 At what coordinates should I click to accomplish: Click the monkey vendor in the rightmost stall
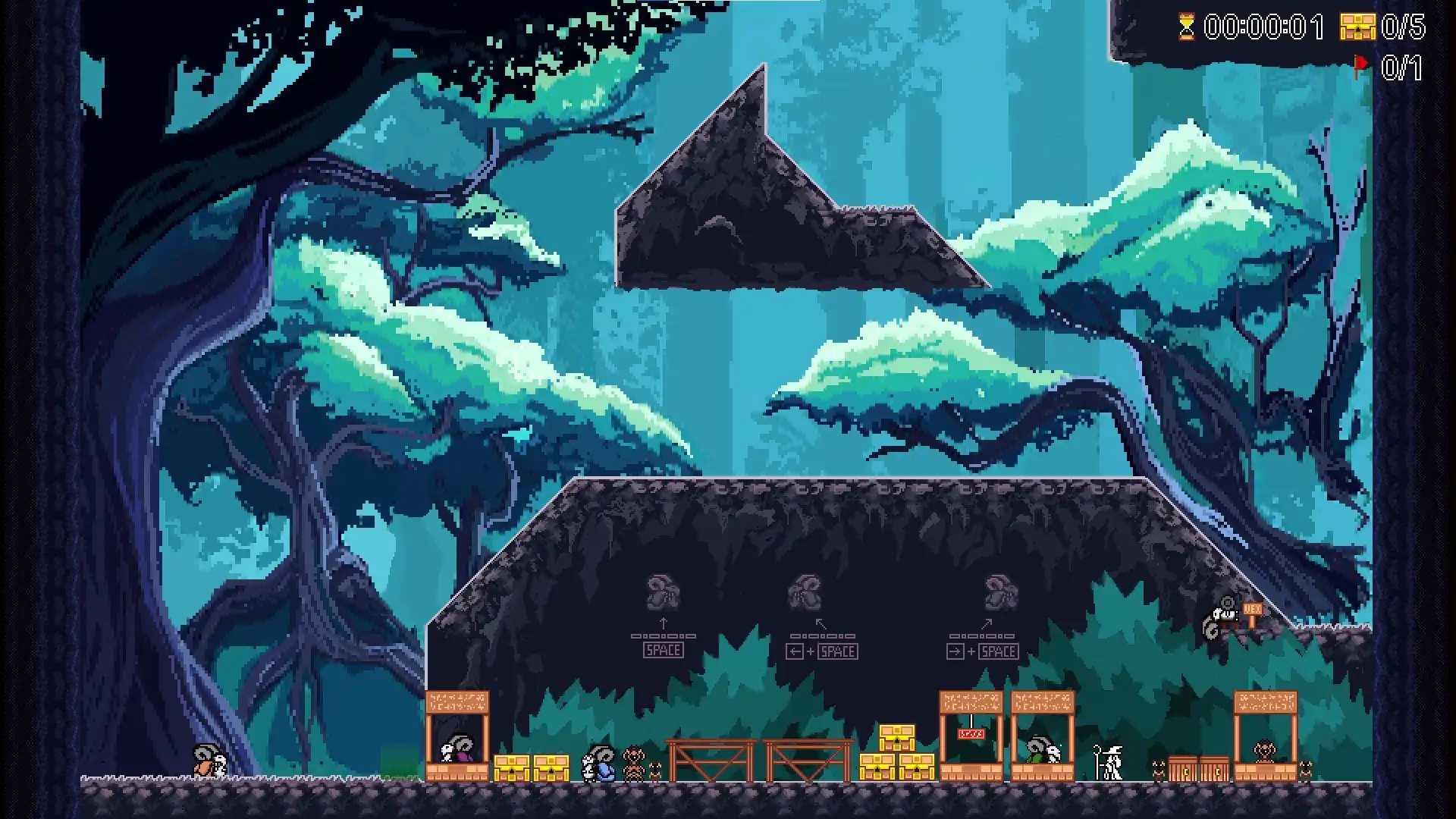(x=1264, y=751)
